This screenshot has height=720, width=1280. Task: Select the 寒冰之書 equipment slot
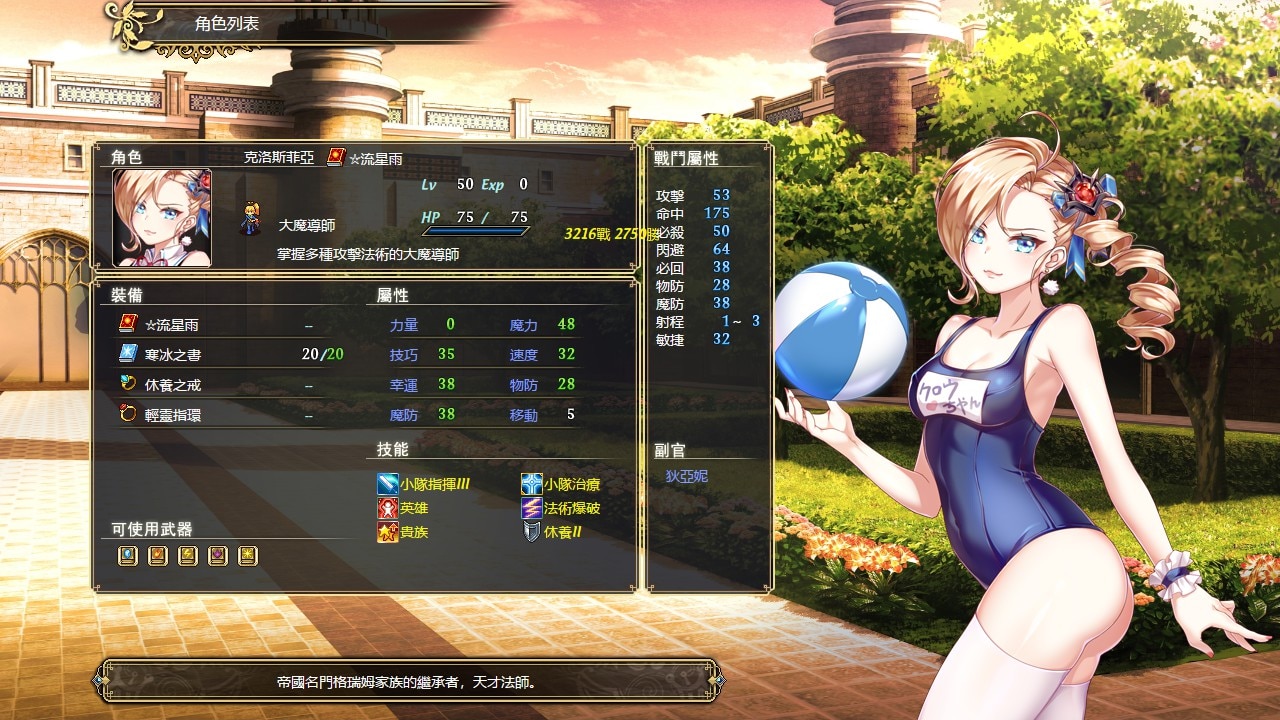[172, 355]
